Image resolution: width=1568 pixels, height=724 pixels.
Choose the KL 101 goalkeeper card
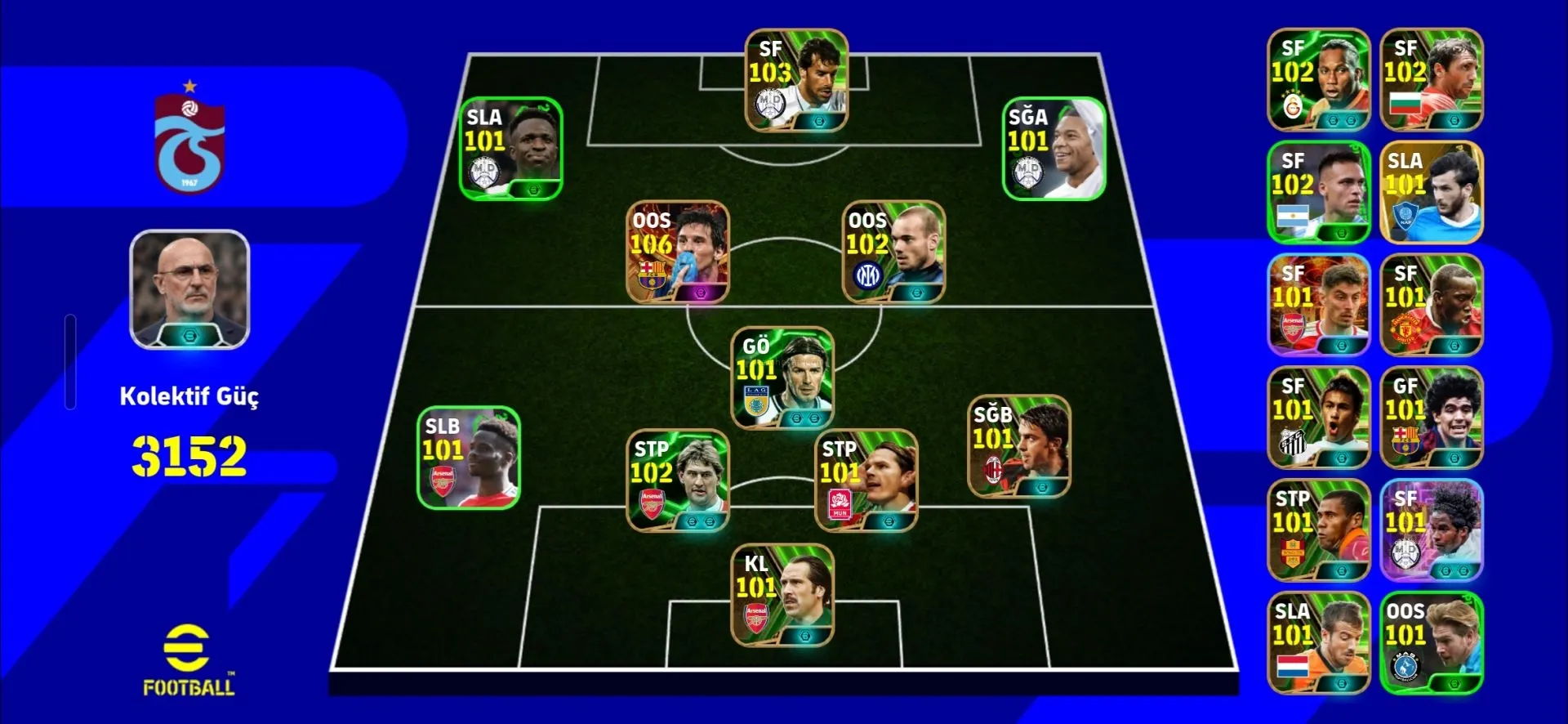(782, 595)
